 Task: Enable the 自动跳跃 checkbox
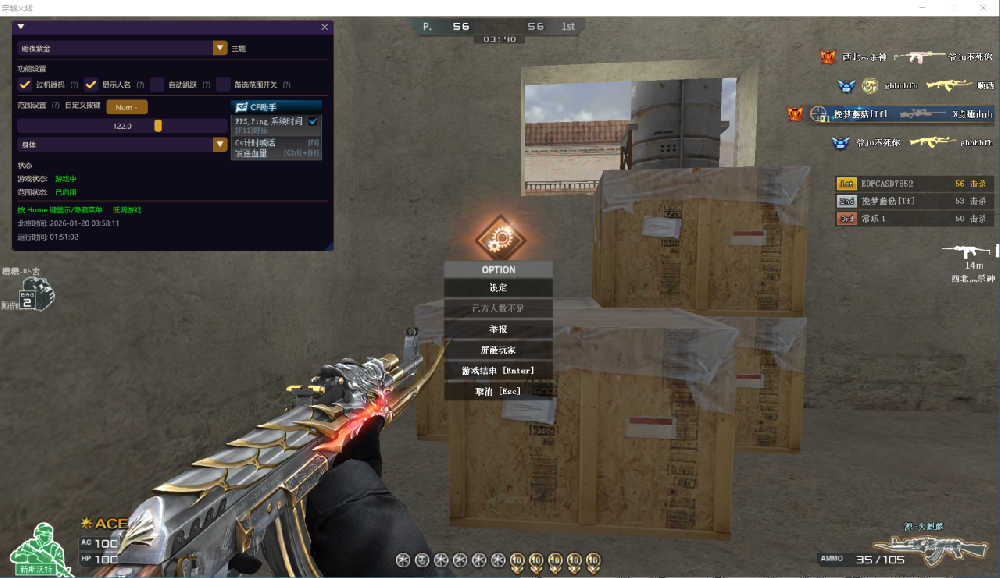157,84
